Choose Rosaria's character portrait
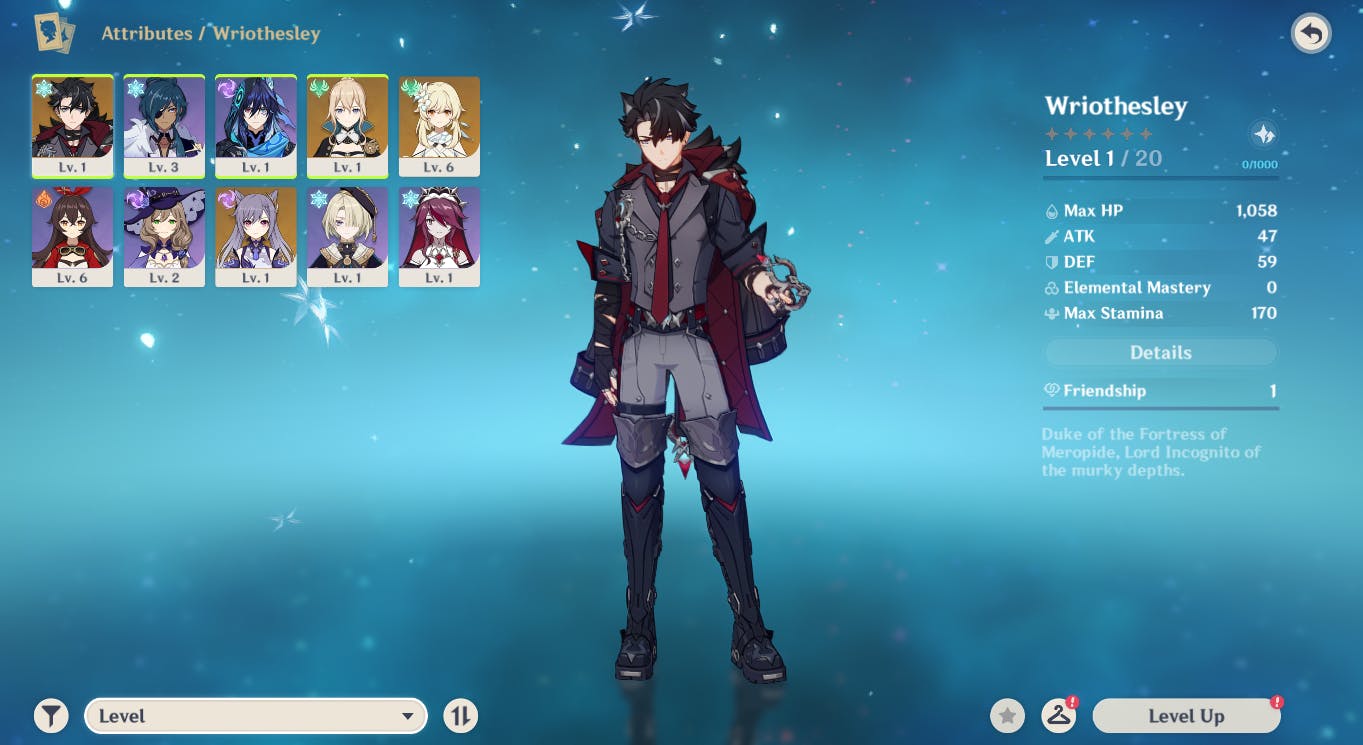The width and height of the screenshot is (1363, 745). click(x=439, y=236)
